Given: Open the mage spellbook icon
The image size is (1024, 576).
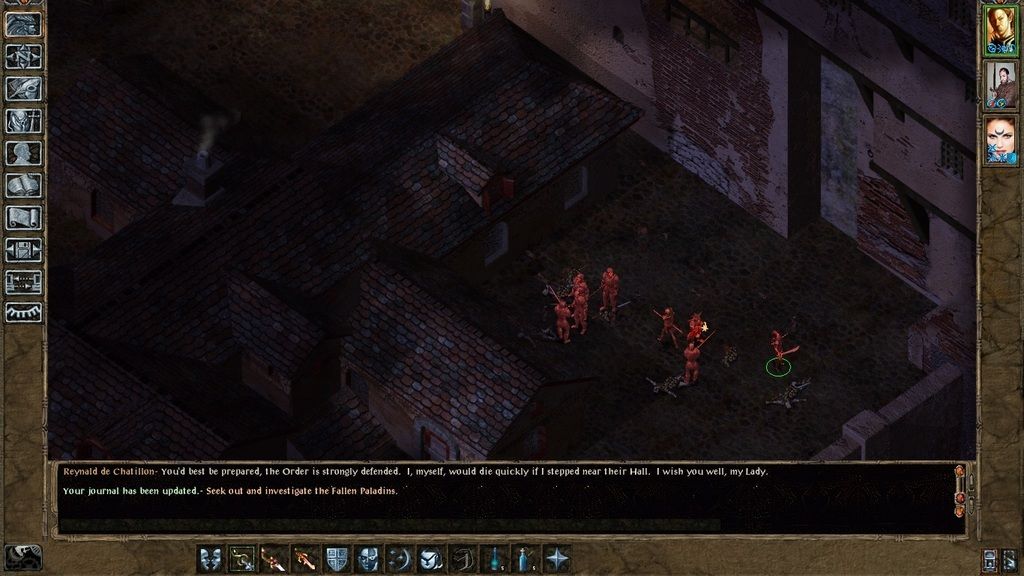Looking at the screenshot, I should 24,185.
